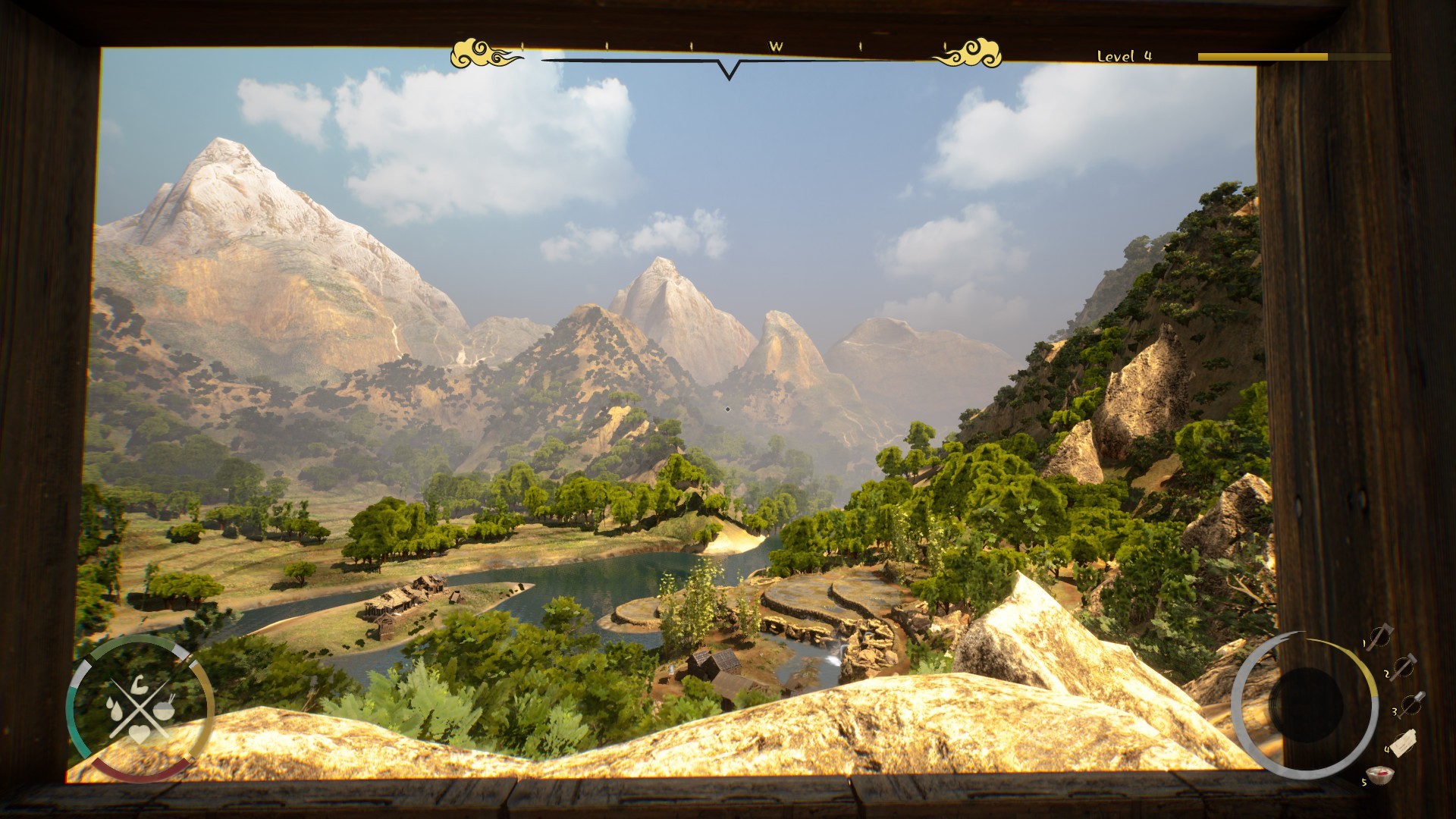The image size is (1456, 819).
Task: Click the compass bar's W marker
Action: (x=775, y=46)
